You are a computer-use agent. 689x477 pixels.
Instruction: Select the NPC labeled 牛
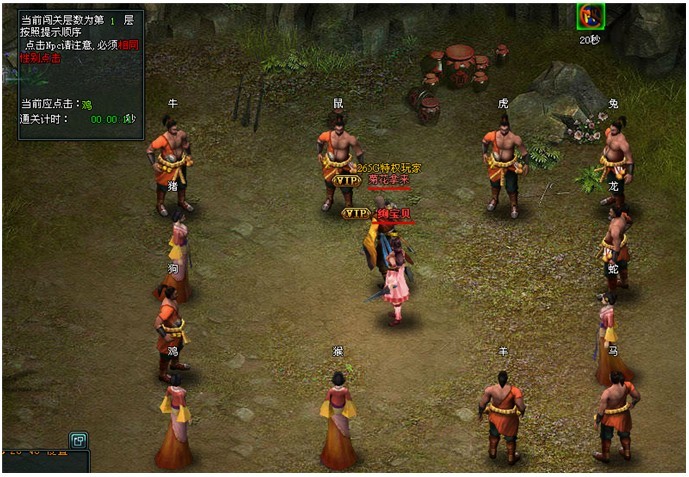pos(171,162)
